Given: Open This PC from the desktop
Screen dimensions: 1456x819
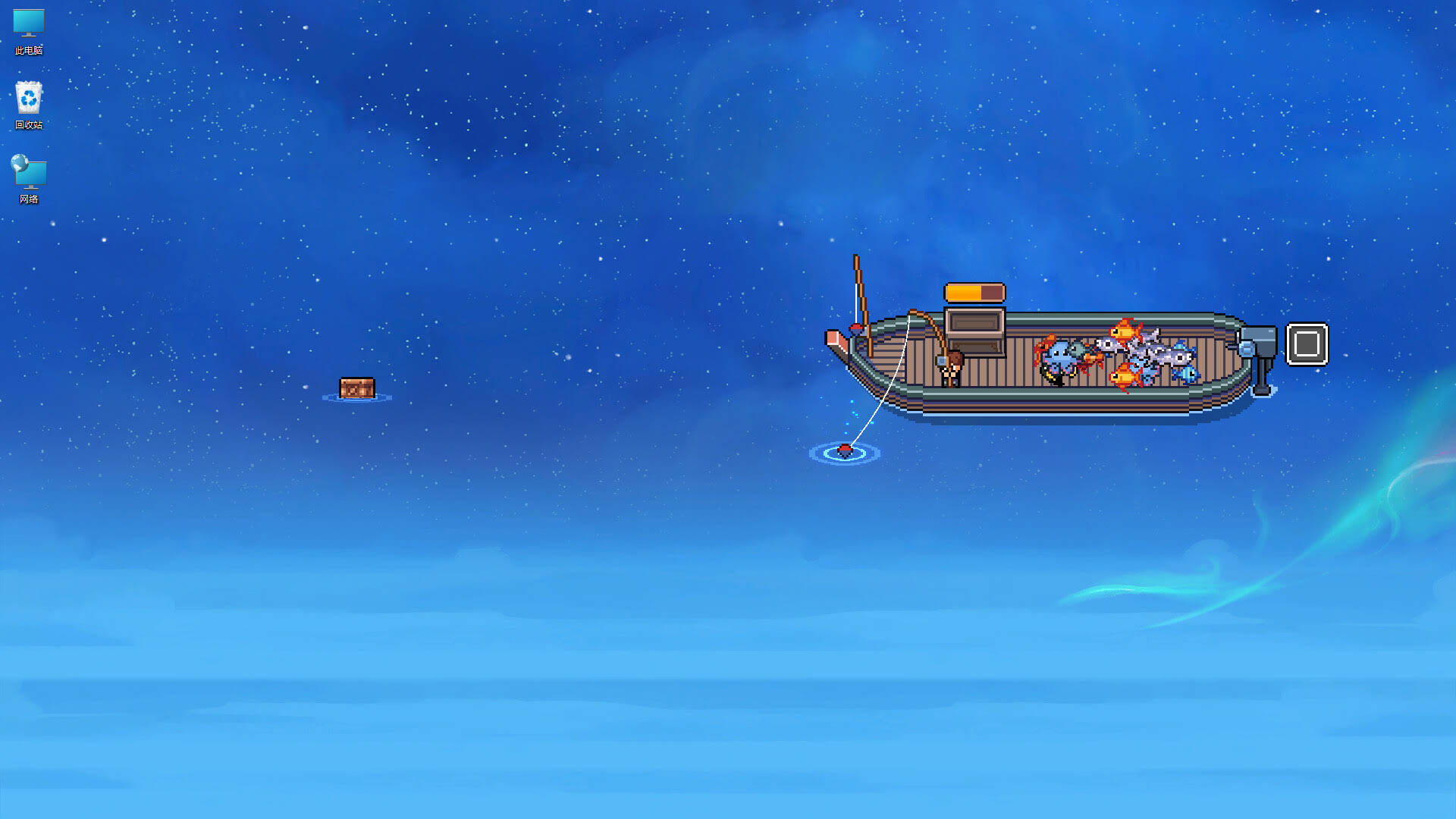Looking at the screenshot, I should tap(28, 28).
